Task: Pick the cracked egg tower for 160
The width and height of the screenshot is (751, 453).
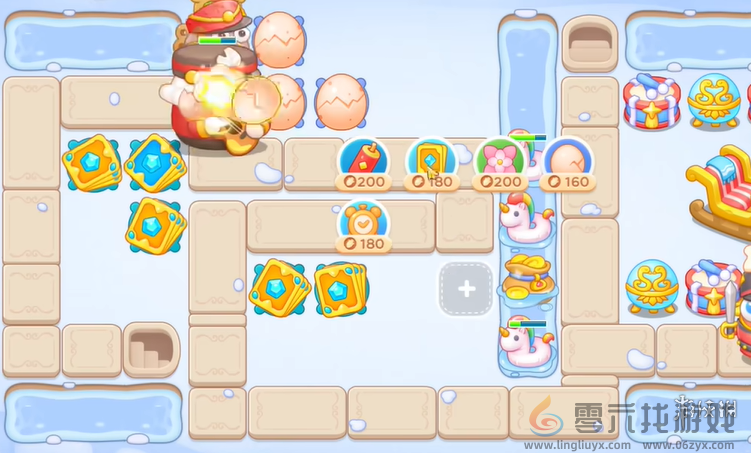Action: (566, 162)
